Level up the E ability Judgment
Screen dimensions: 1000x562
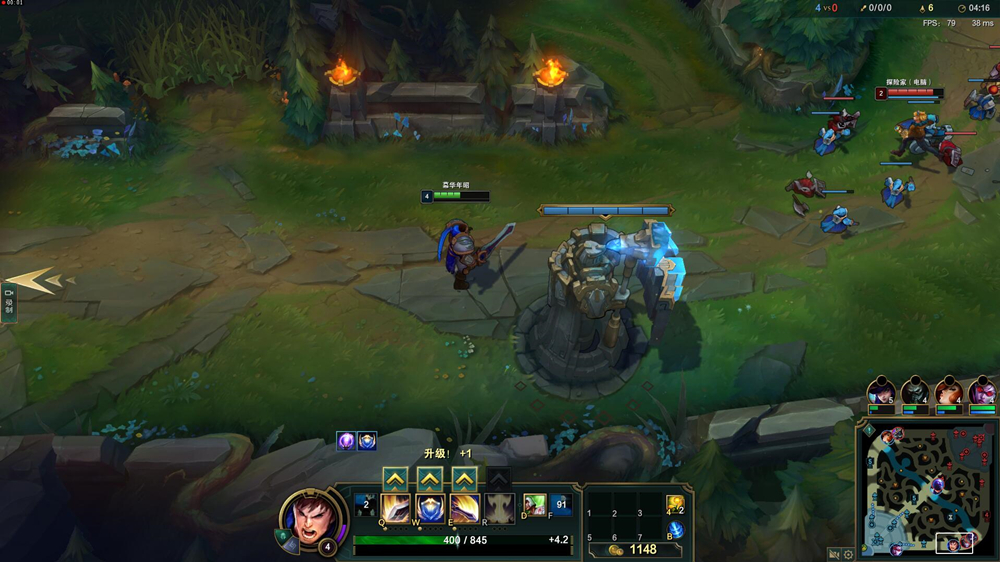[464, 479]
